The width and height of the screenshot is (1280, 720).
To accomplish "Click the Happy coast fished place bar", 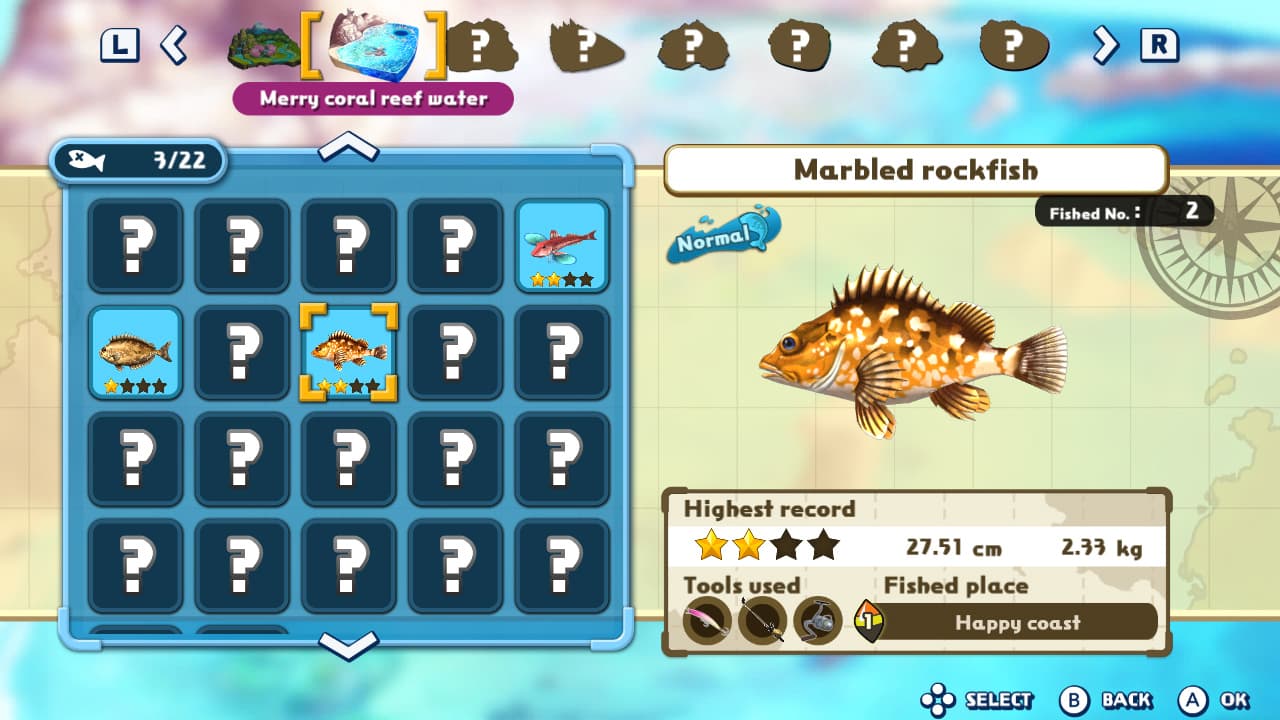I will tap(1020, 622).
